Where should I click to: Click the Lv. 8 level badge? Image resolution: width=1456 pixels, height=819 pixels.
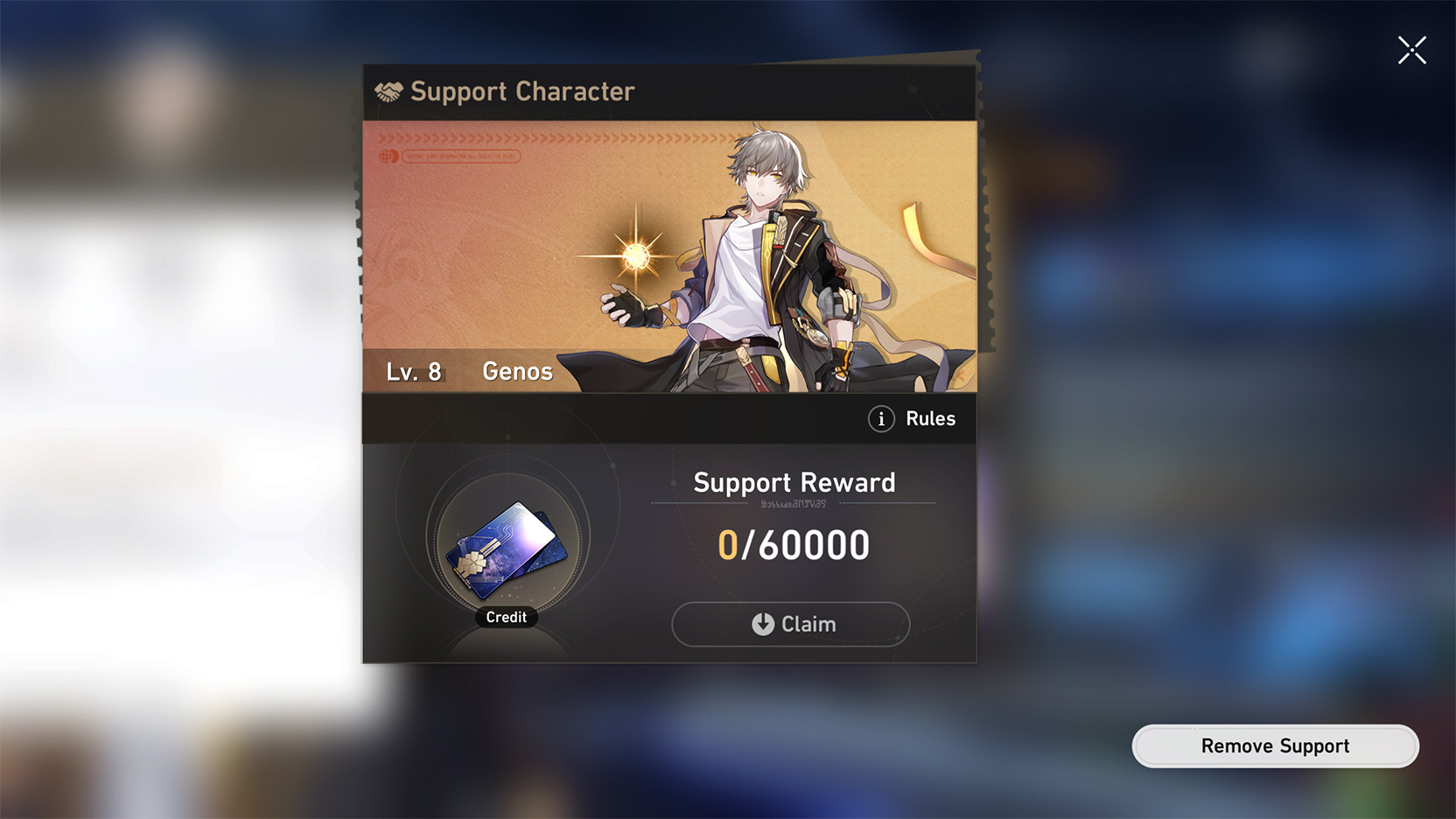[414, 371]
